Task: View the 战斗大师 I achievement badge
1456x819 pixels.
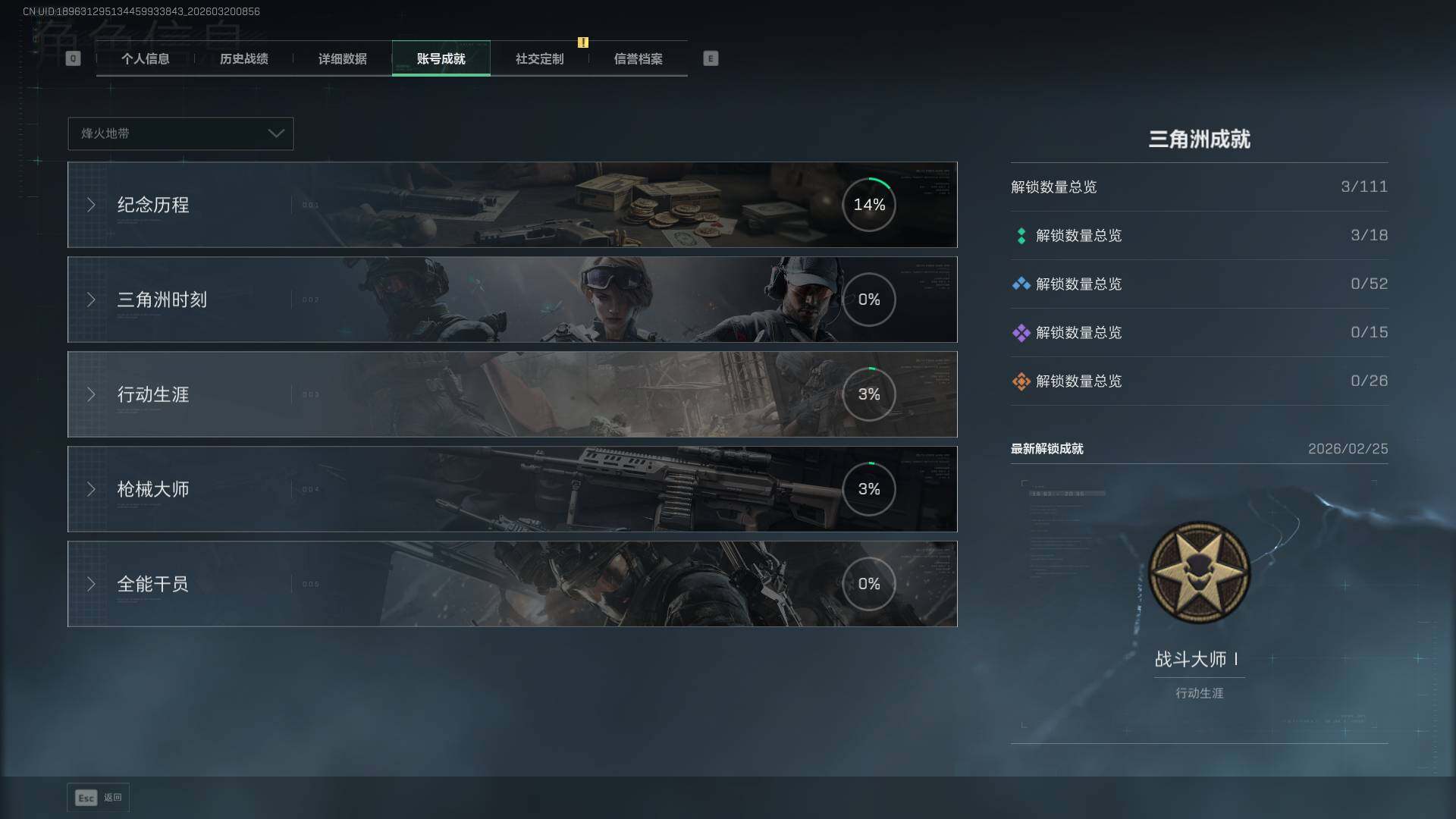Action: point(1199,573)
